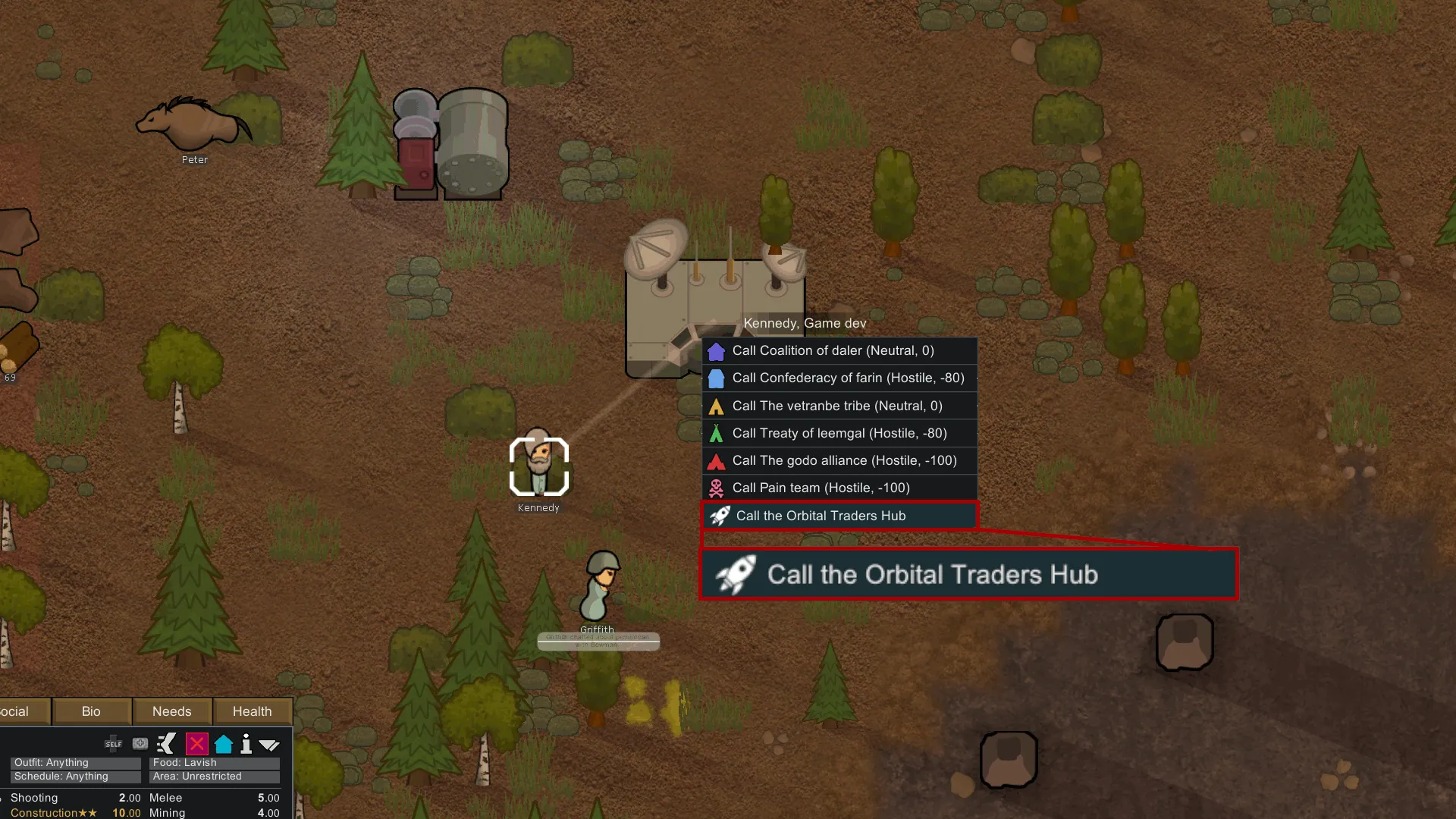Show the Health tab

[252, 711]
